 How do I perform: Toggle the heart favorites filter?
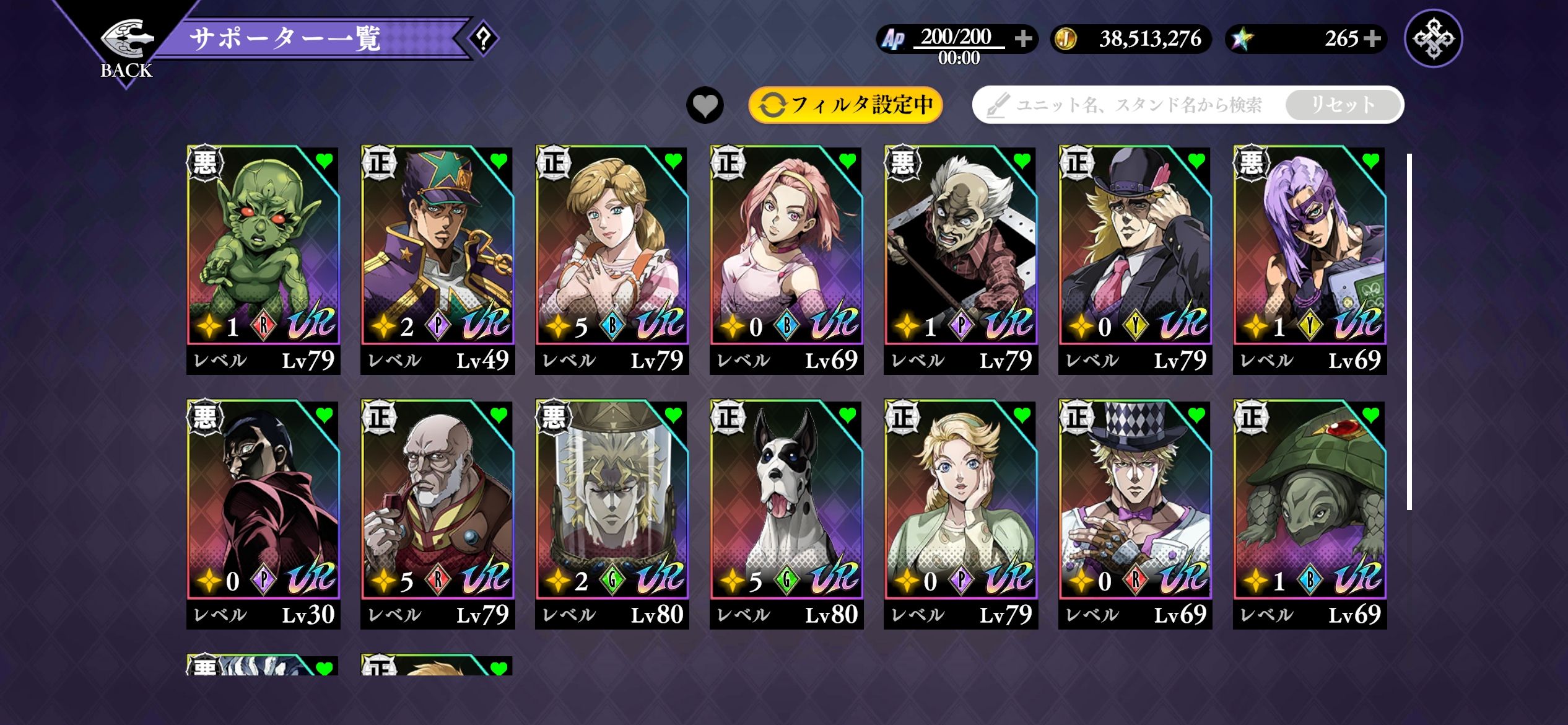(705, 105)
